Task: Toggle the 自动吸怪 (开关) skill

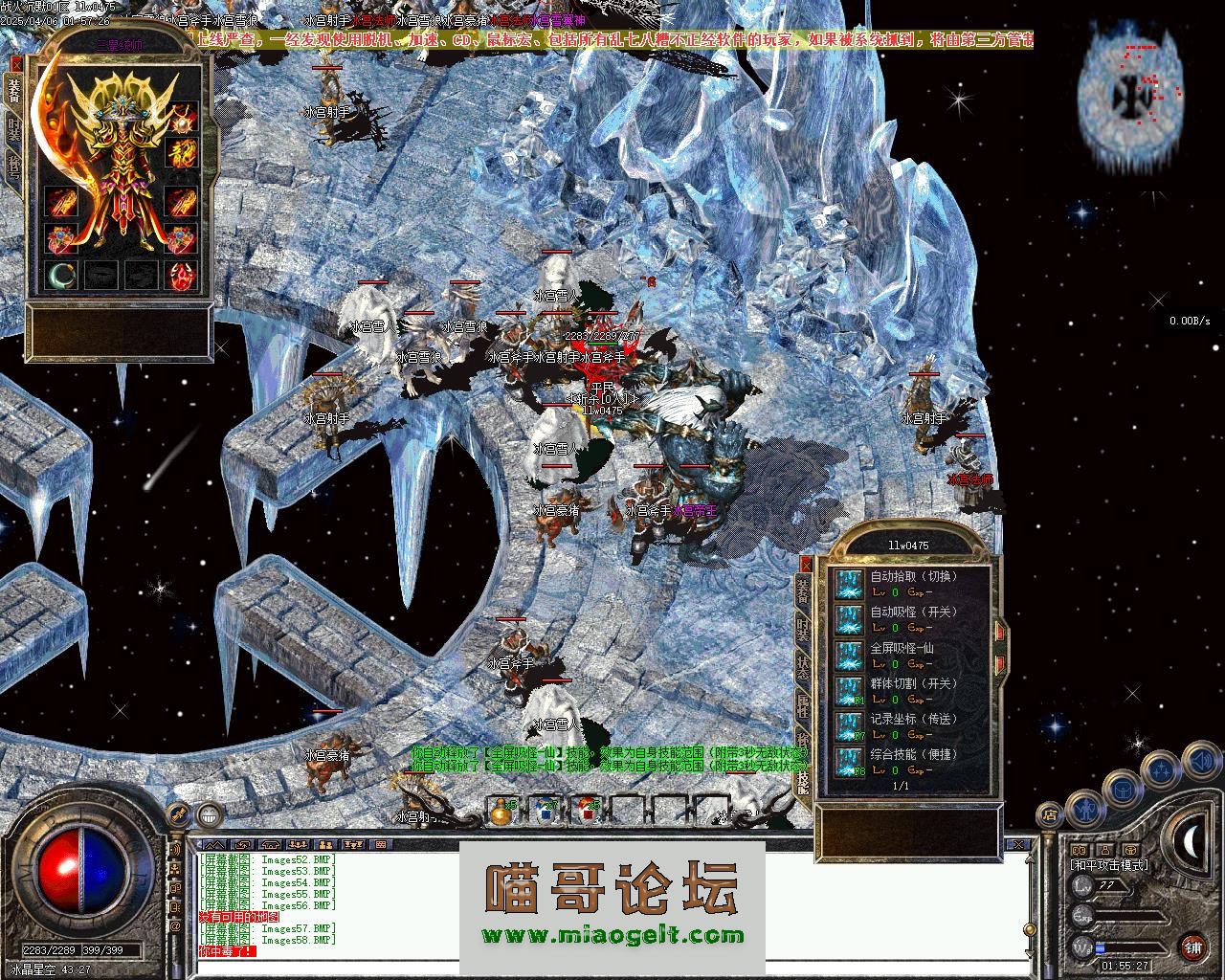Action: coord(848,619)
